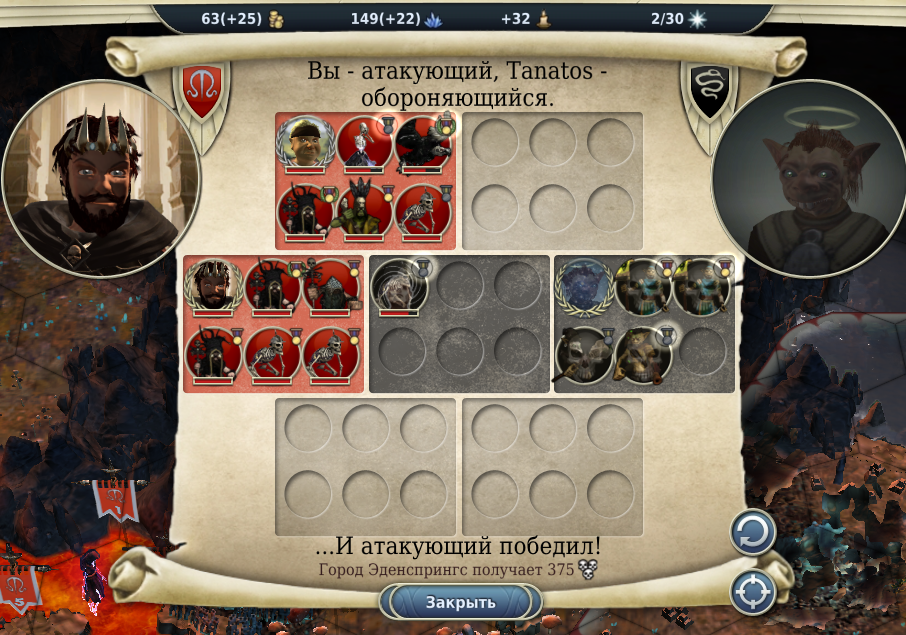Select the blond hero with headband portrait
This screenshot has height=635, width=906.
pos(303,145)
